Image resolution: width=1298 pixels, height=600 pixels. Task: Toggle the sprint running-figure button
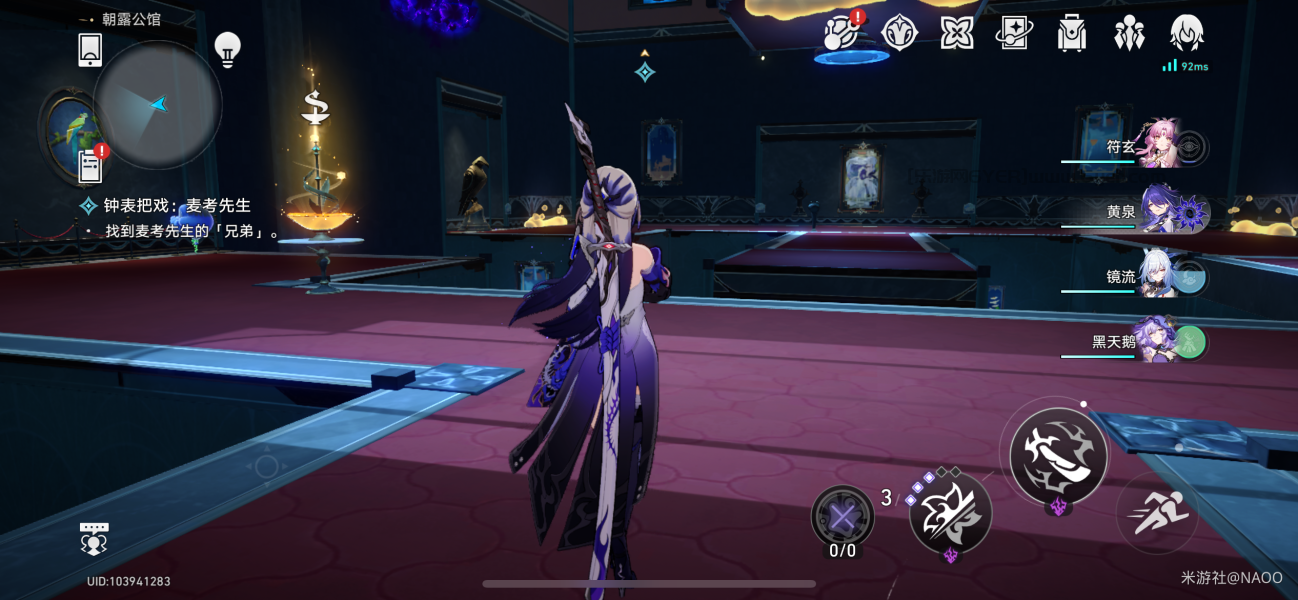(1158, 514)
